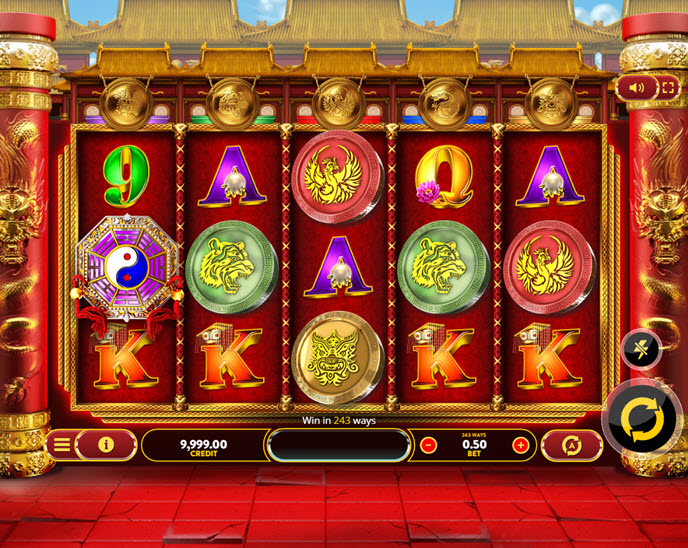The height and width of the screenshot is (548, 688).
Task: Switch to fullscreen mode
Action: (x=667, y=88)
